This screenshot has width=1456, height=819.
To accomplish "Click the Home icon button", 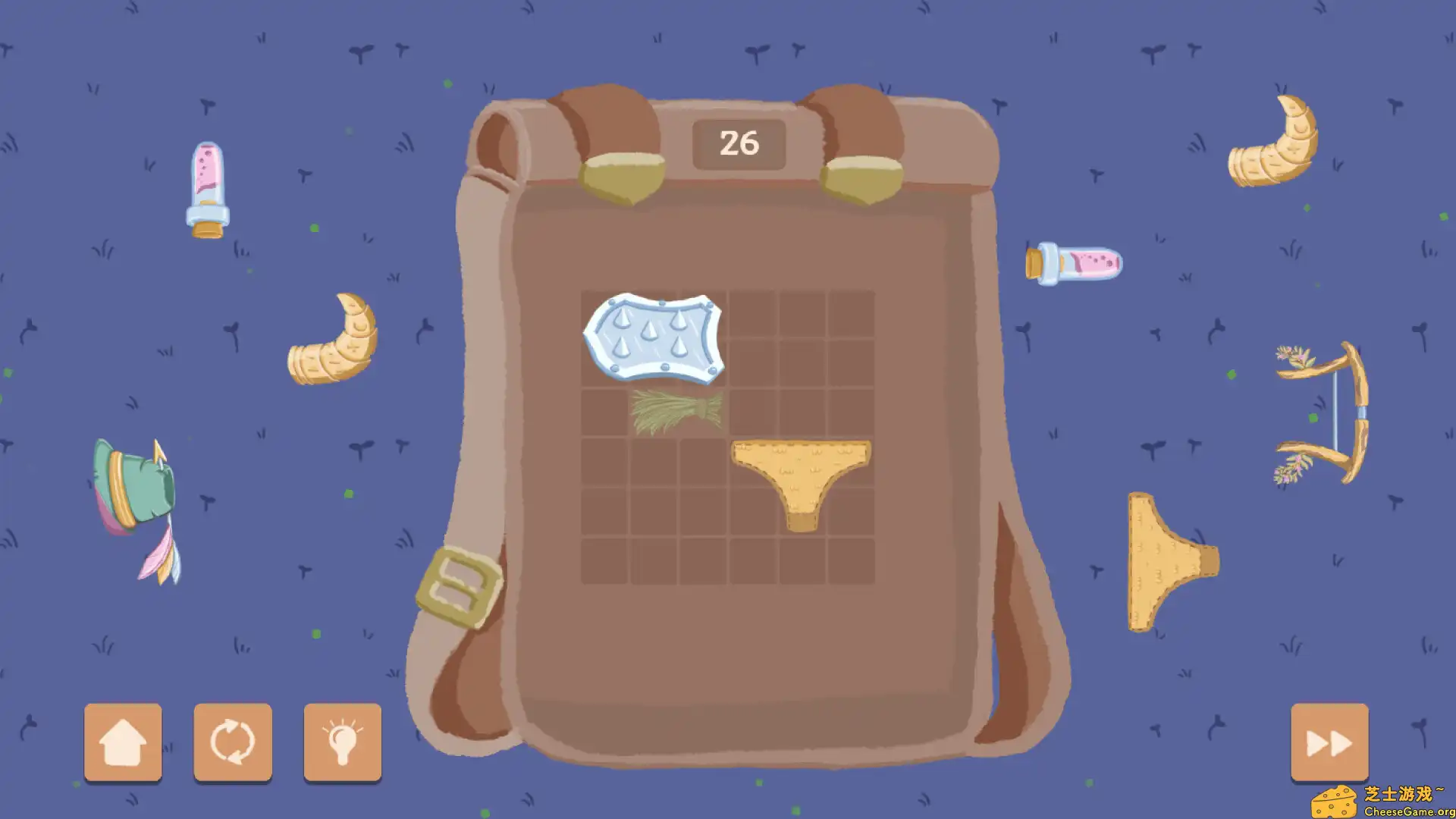I will coord(123,742).
